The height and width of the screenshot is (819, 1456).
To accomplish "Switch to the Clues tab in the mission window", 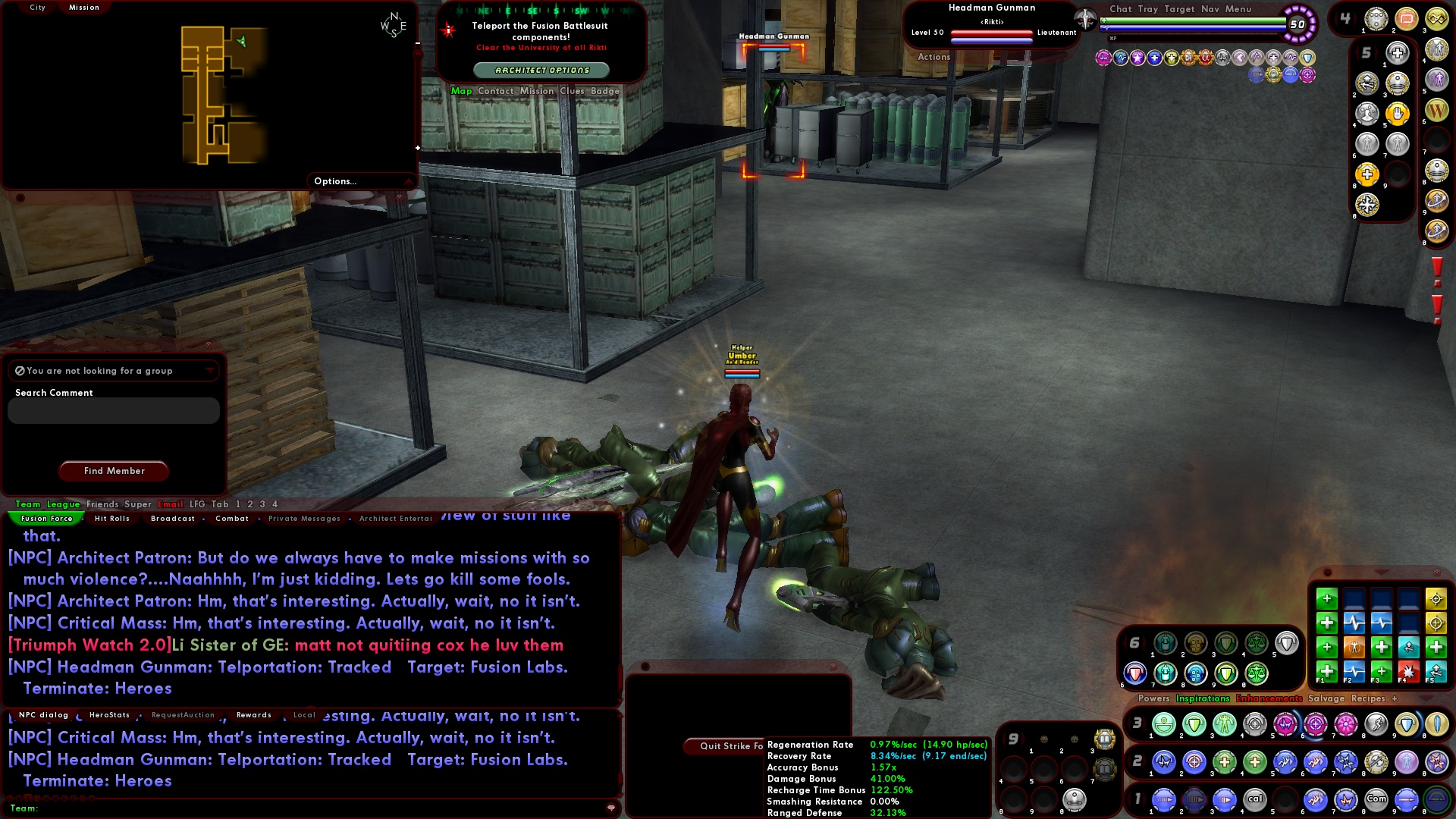I will 573,90.
